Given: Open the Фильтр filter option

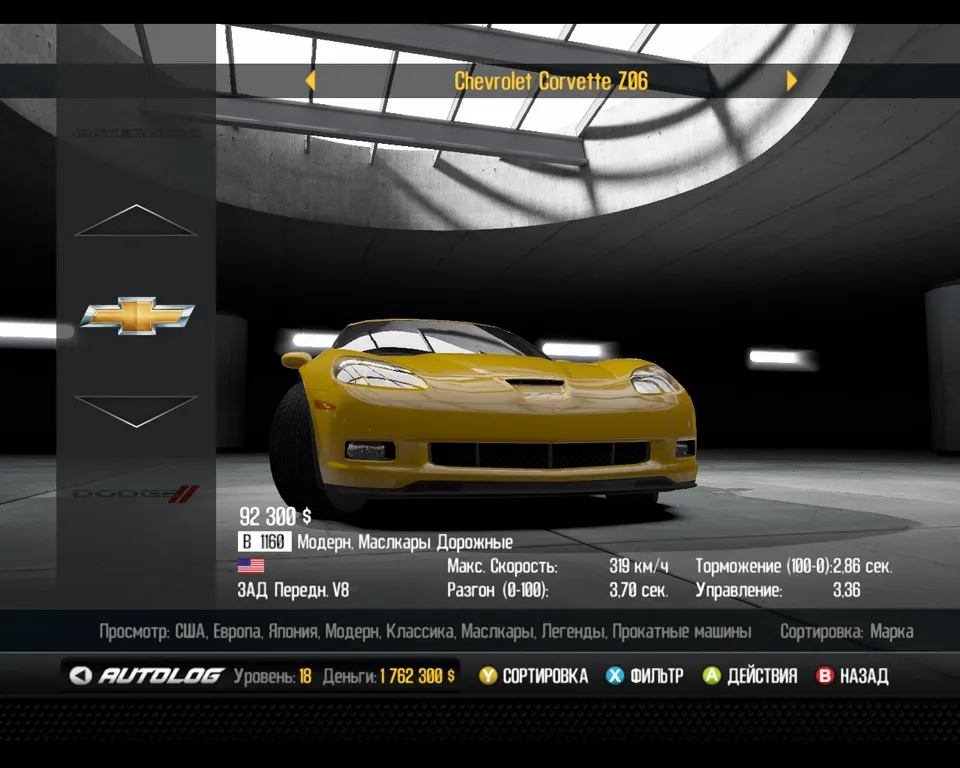Looking at the screenshot, I should (x=645, y=676).
